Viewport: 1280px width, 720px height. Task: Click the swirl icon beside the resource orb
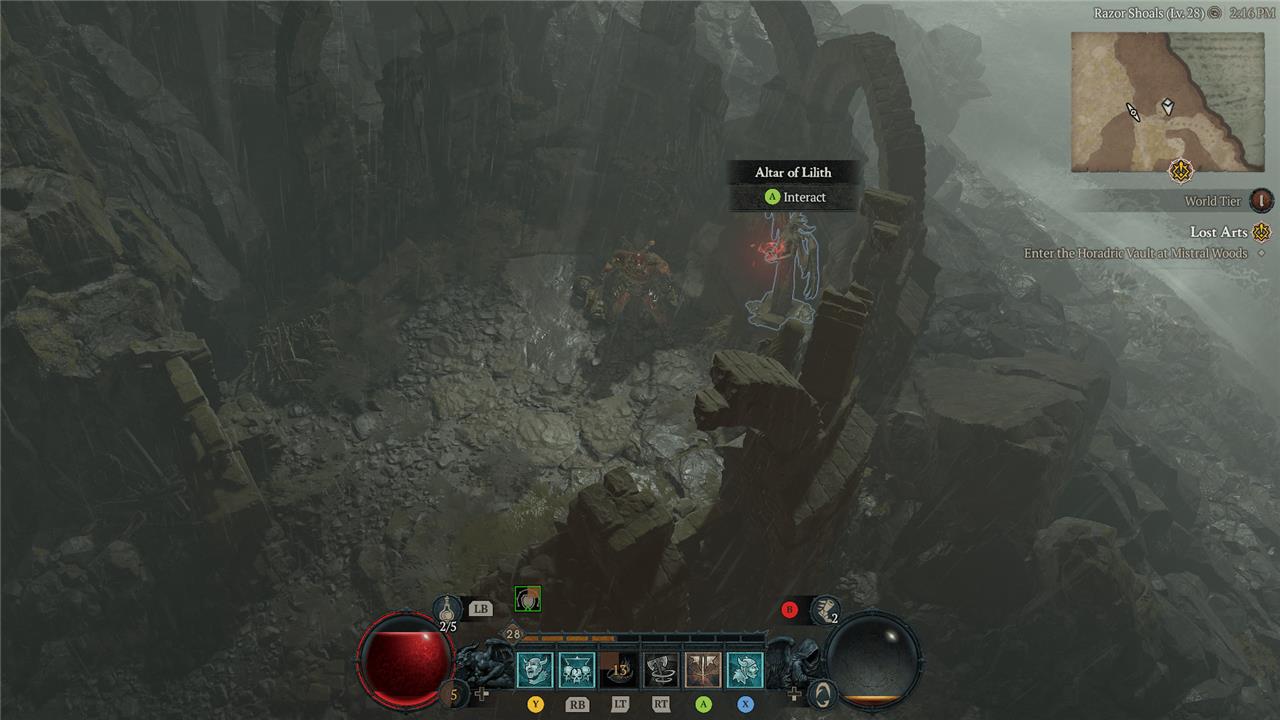pyautogui.click(x=822, y=691)
